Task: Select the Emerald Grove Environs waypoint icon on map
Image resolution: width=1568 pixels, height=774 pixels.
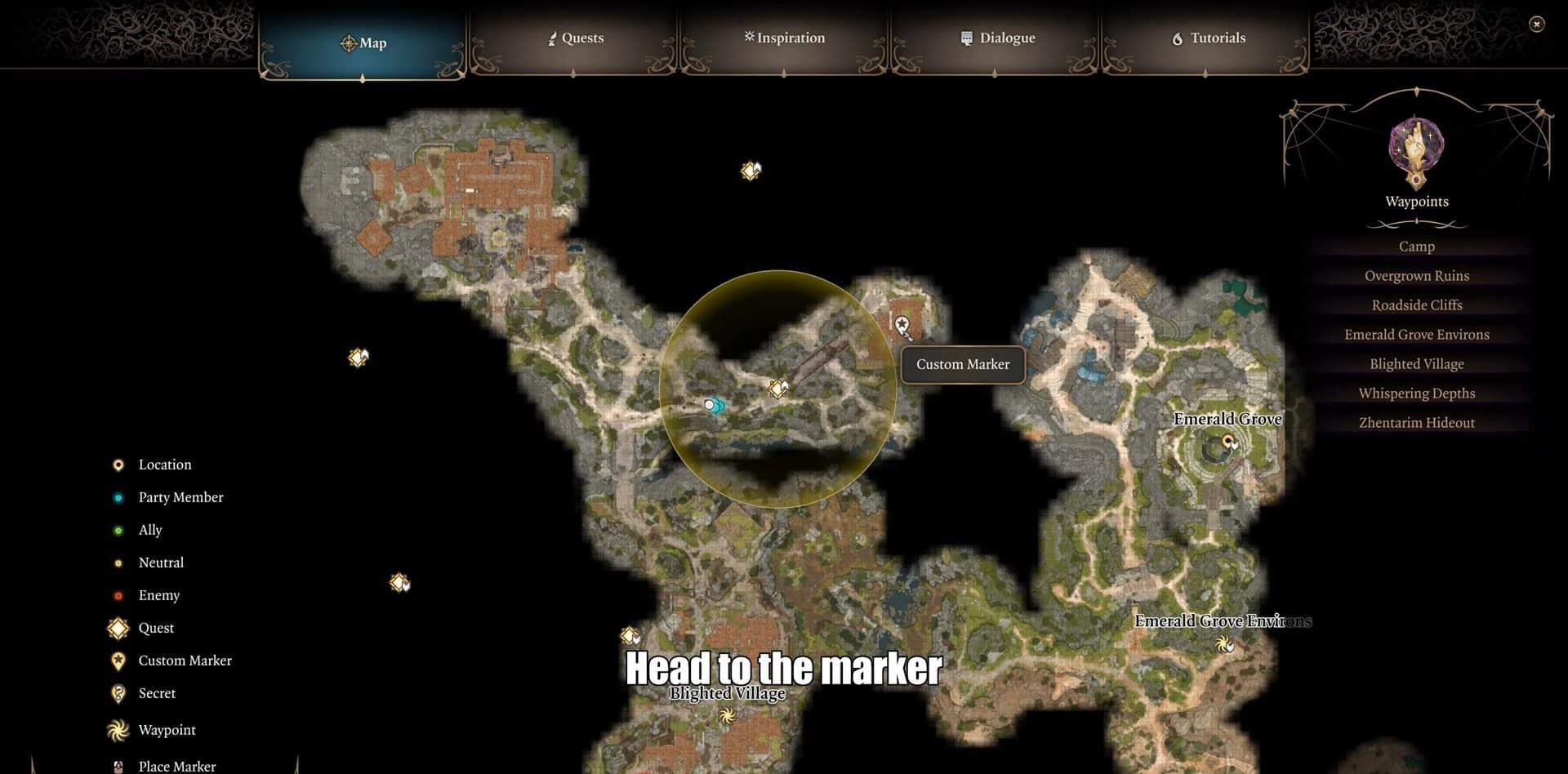Action: (1223, 644)
